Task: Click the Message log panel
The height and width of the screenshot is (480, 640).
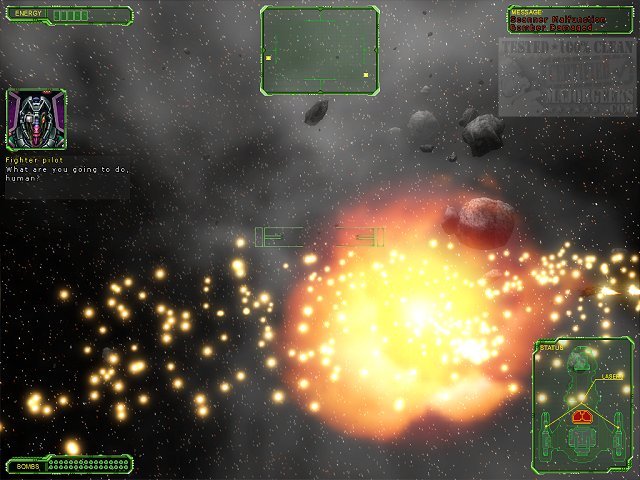Action: (x=569, y=21)
